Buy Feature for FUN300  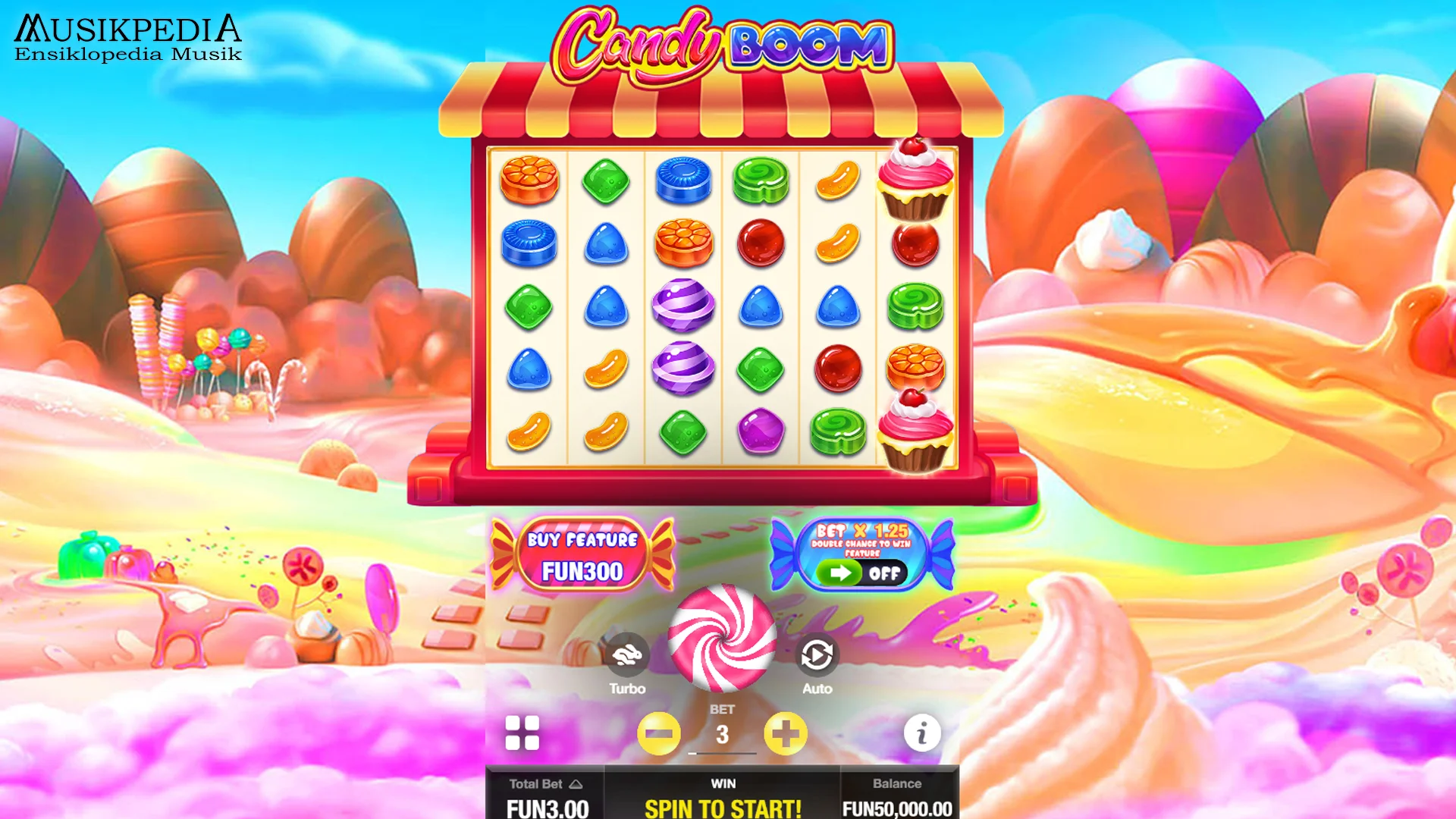coord(582,554)
